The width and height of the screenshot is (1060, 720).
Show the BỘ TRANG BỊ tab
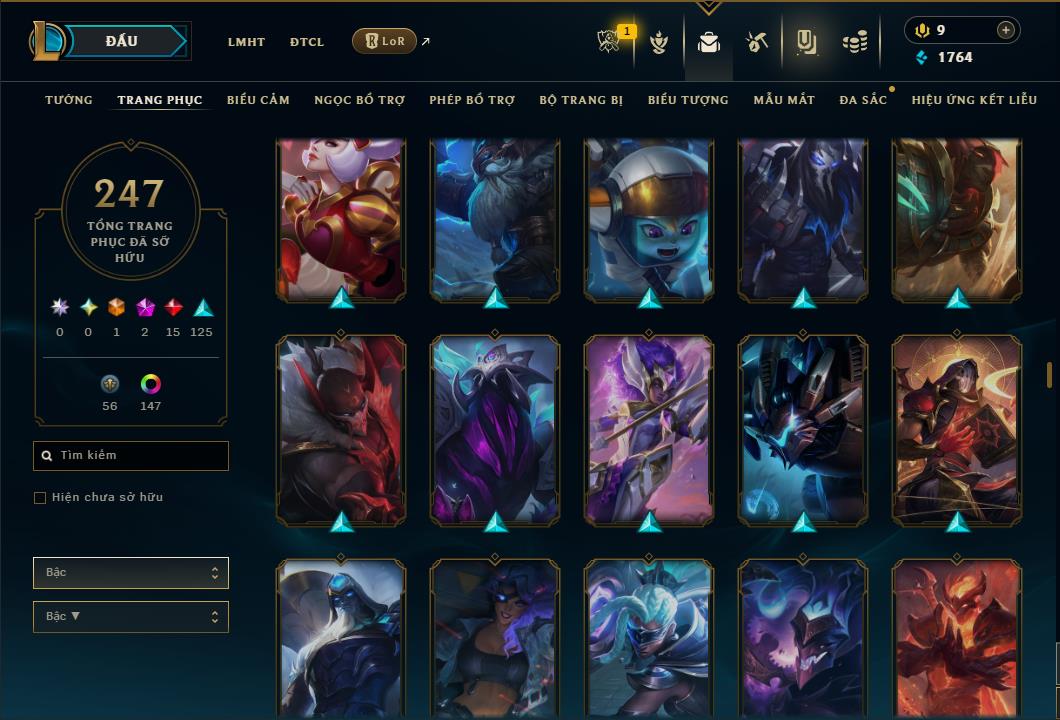point(581,100)
